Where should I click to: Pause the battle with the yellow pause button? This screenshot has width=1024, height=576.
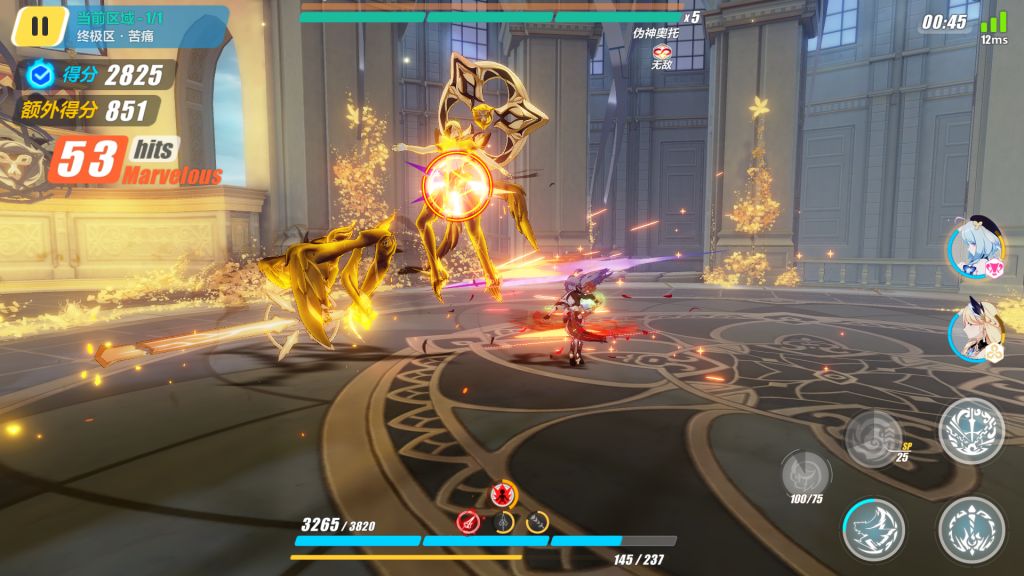(x=39, y=26)
